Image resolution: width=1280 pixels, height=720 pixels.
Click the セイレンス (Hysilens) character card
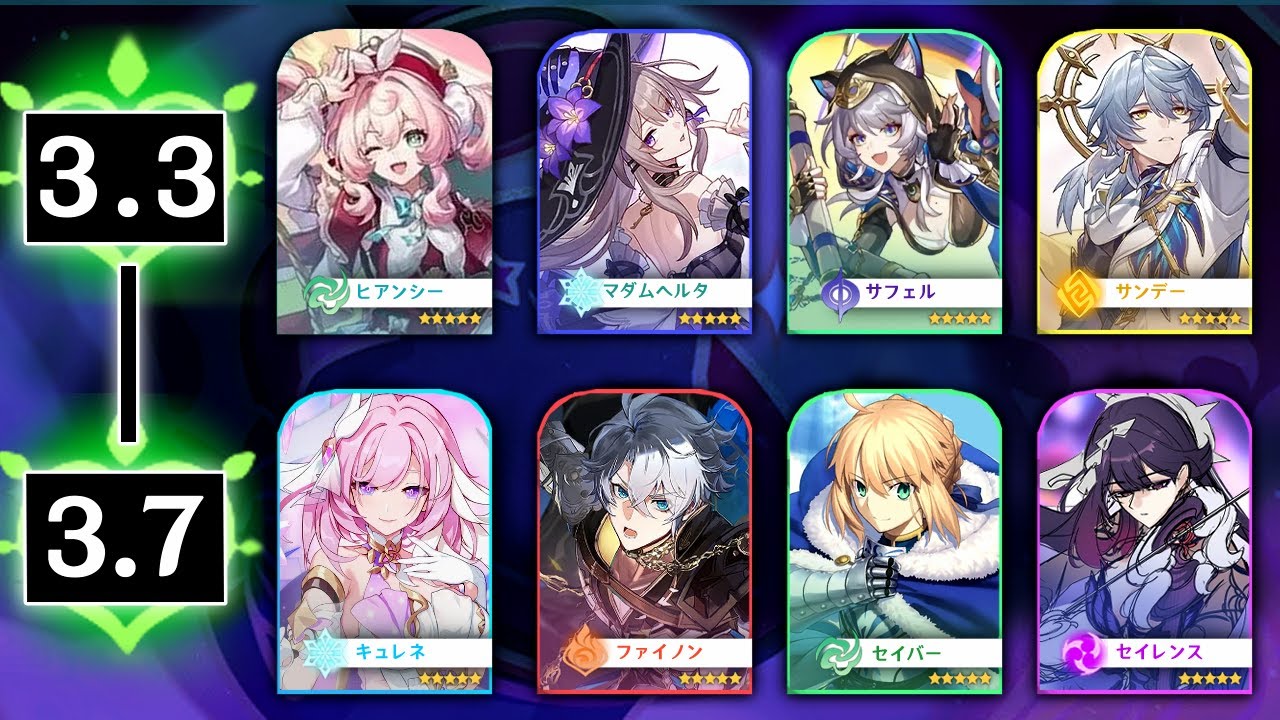point(1144,540)
